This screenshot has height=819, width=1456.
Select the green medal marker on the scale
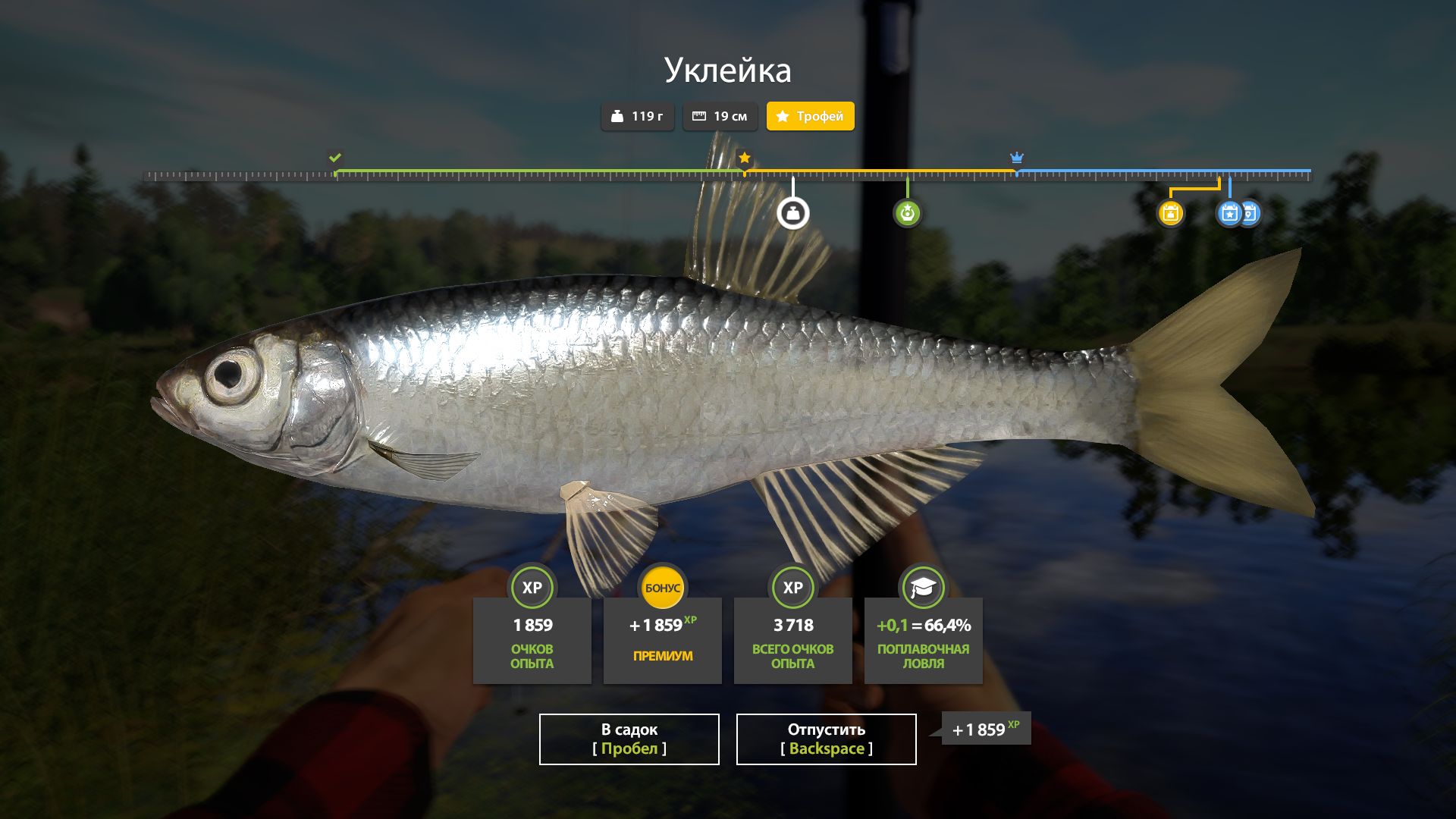907,213
